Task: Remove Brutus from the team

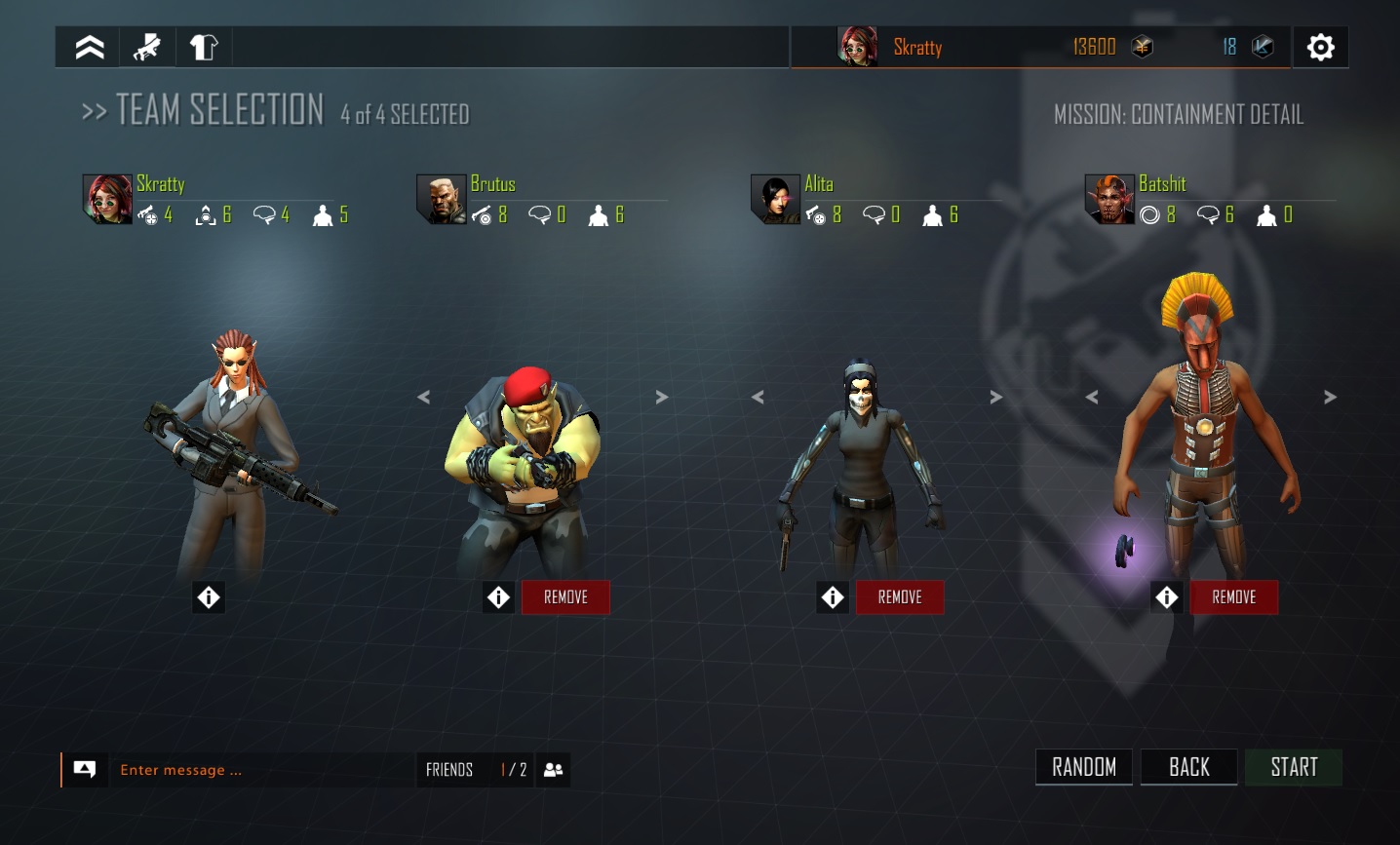Action: click(x=565, y=596)
